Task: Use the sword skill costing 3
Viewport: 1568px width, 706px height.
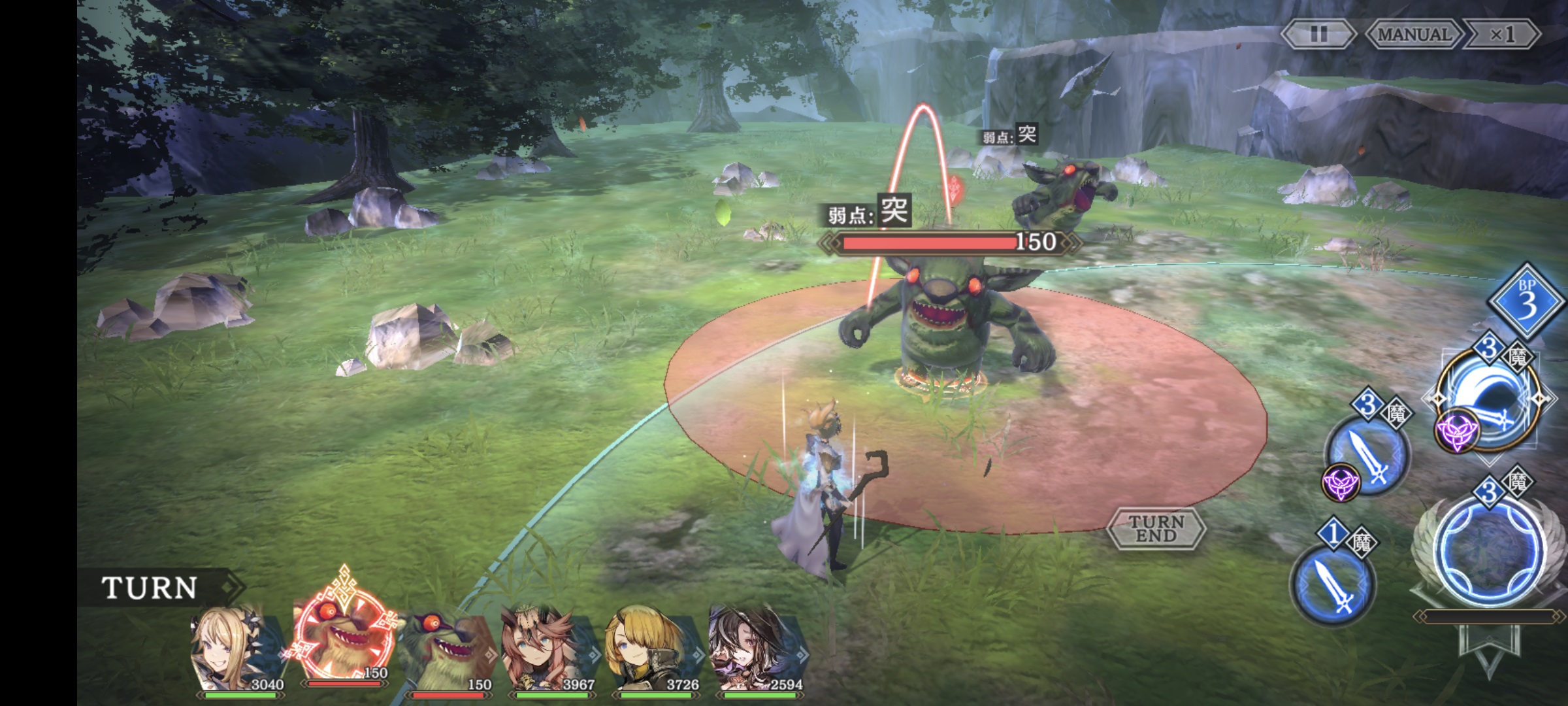Action: click(x=1368, y=454)
